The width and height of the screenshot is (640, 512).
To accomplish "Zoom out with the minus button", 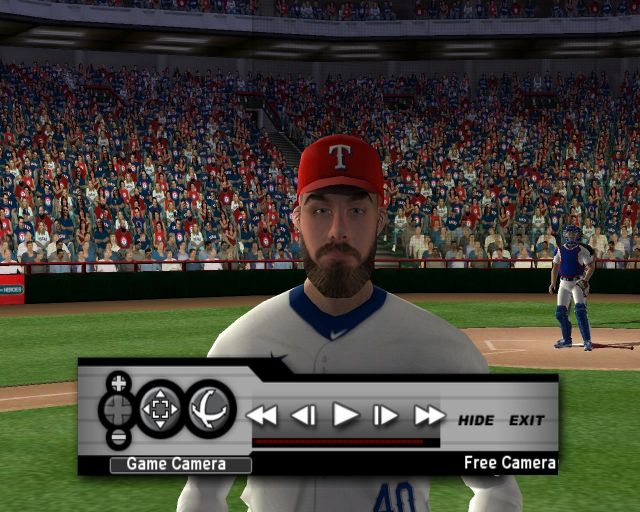I will tap(119, 437).
